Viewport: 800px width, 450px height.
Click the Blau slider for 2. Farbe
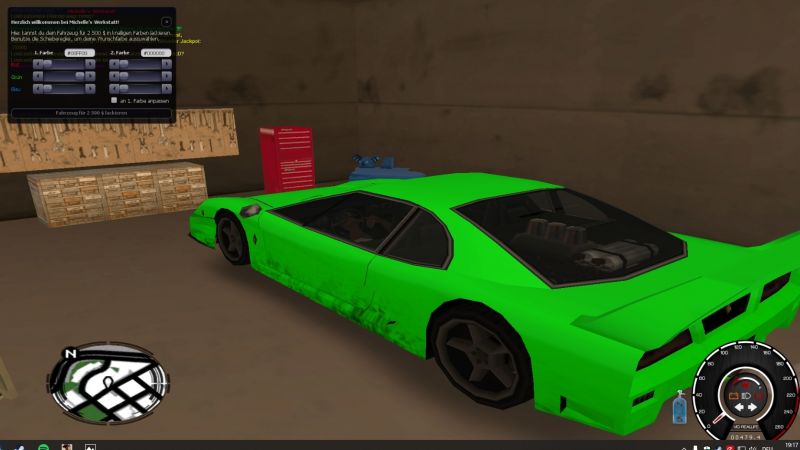pos(140,89)
